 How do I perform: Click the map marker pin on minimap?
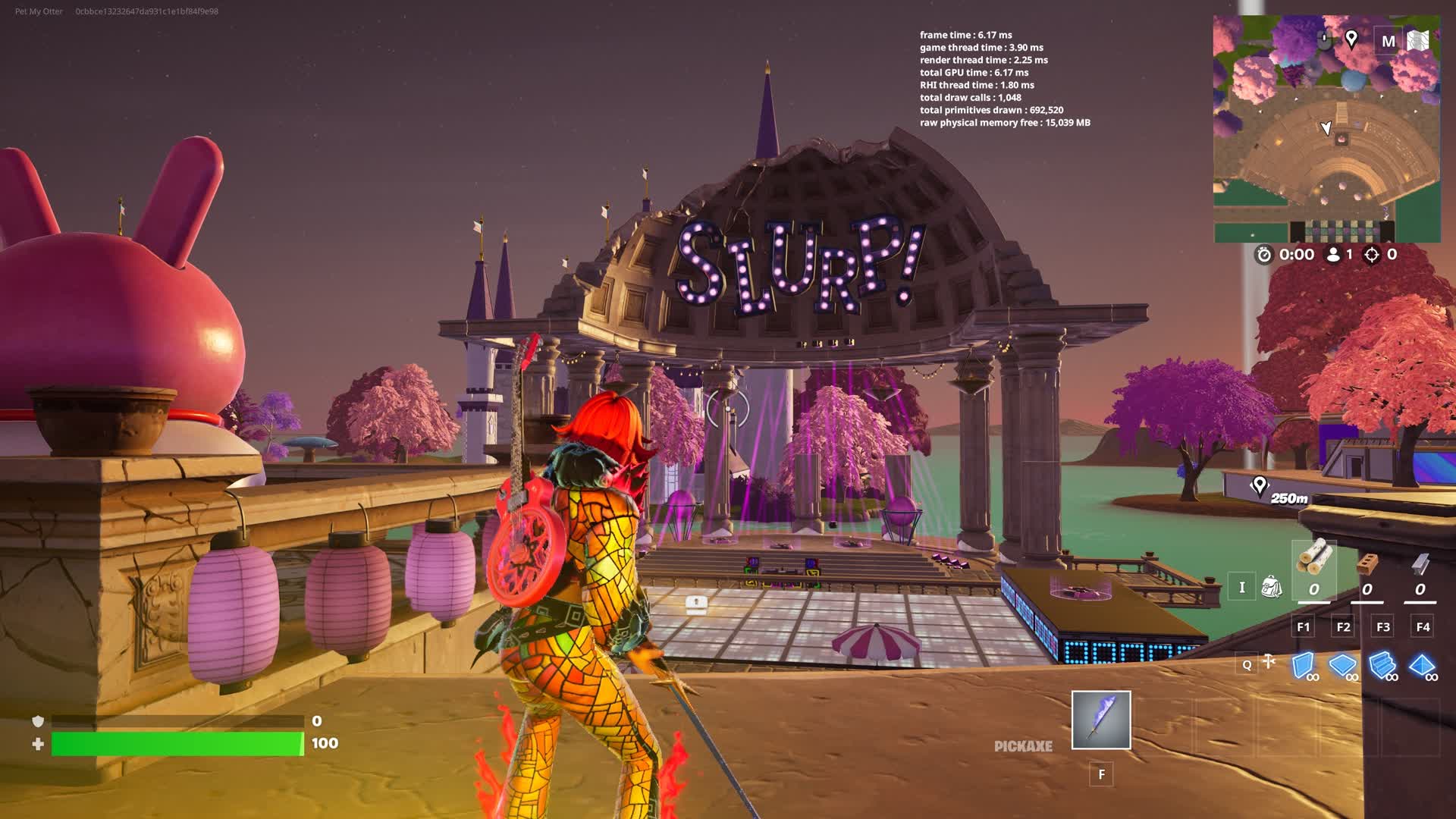pyautogui.click(x=1351, y=39)
